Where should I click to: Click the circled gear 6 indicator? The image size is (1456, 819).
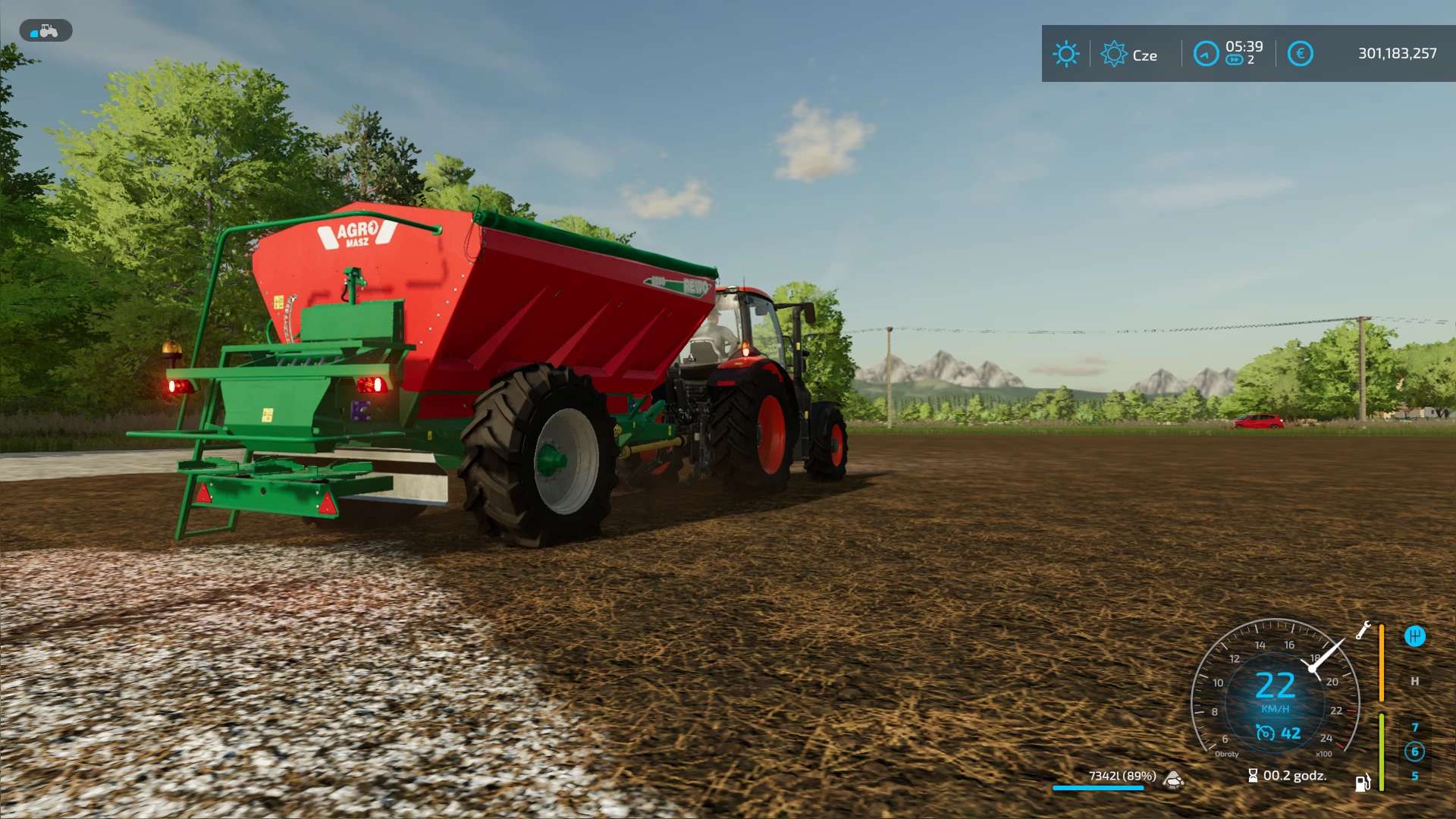[x=1414, y=752]
